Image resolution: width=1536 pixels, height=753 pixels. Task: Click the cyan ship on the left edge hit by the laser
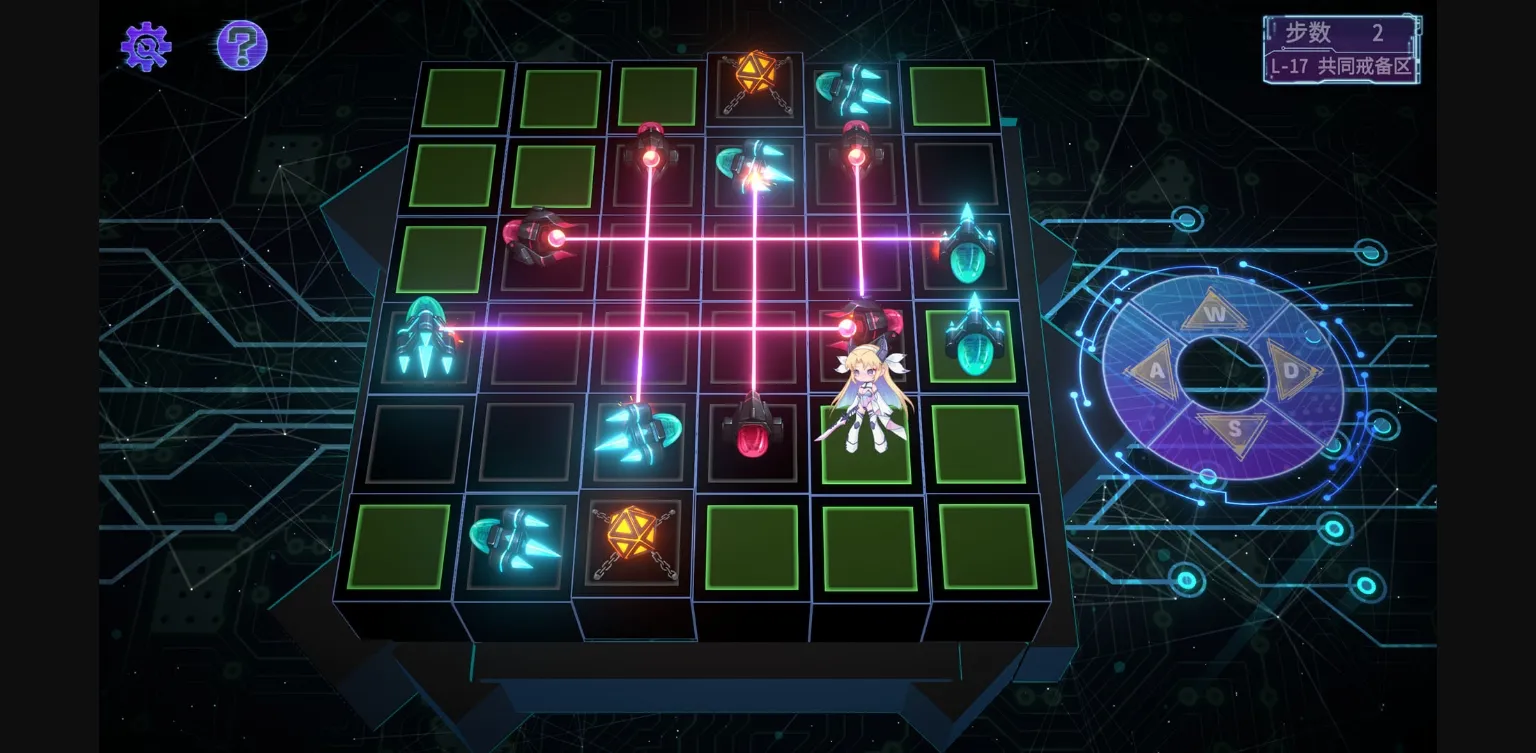428,345
